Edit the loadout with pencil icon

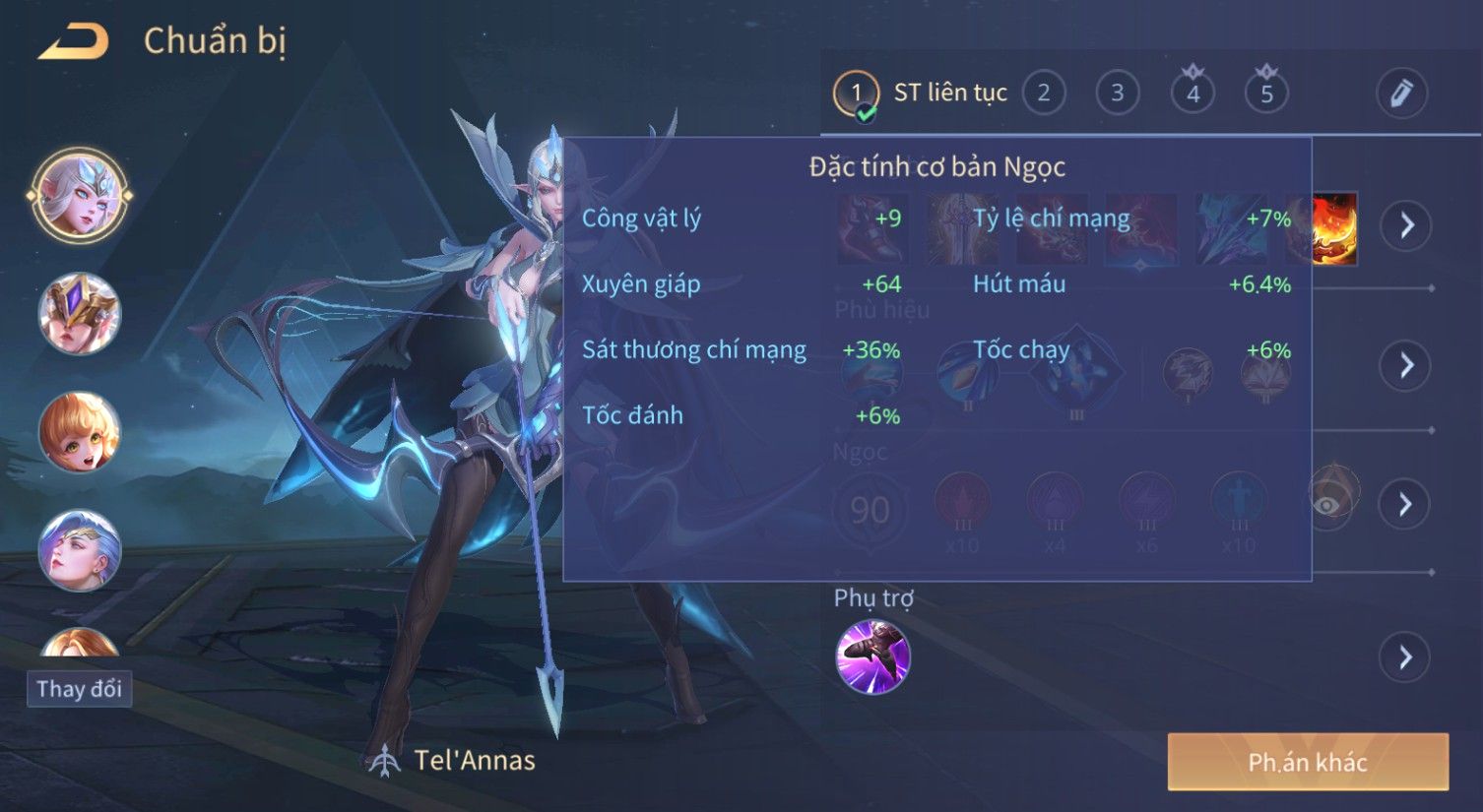coord(1400,94)
